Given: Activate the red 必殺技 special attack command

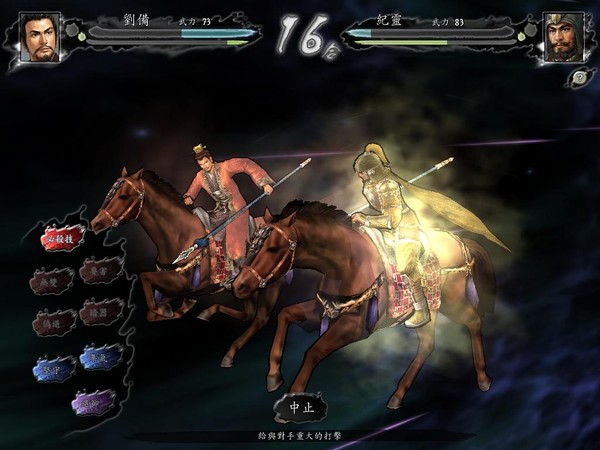Looking at the screenshot, I should click(x=62, y=239).
